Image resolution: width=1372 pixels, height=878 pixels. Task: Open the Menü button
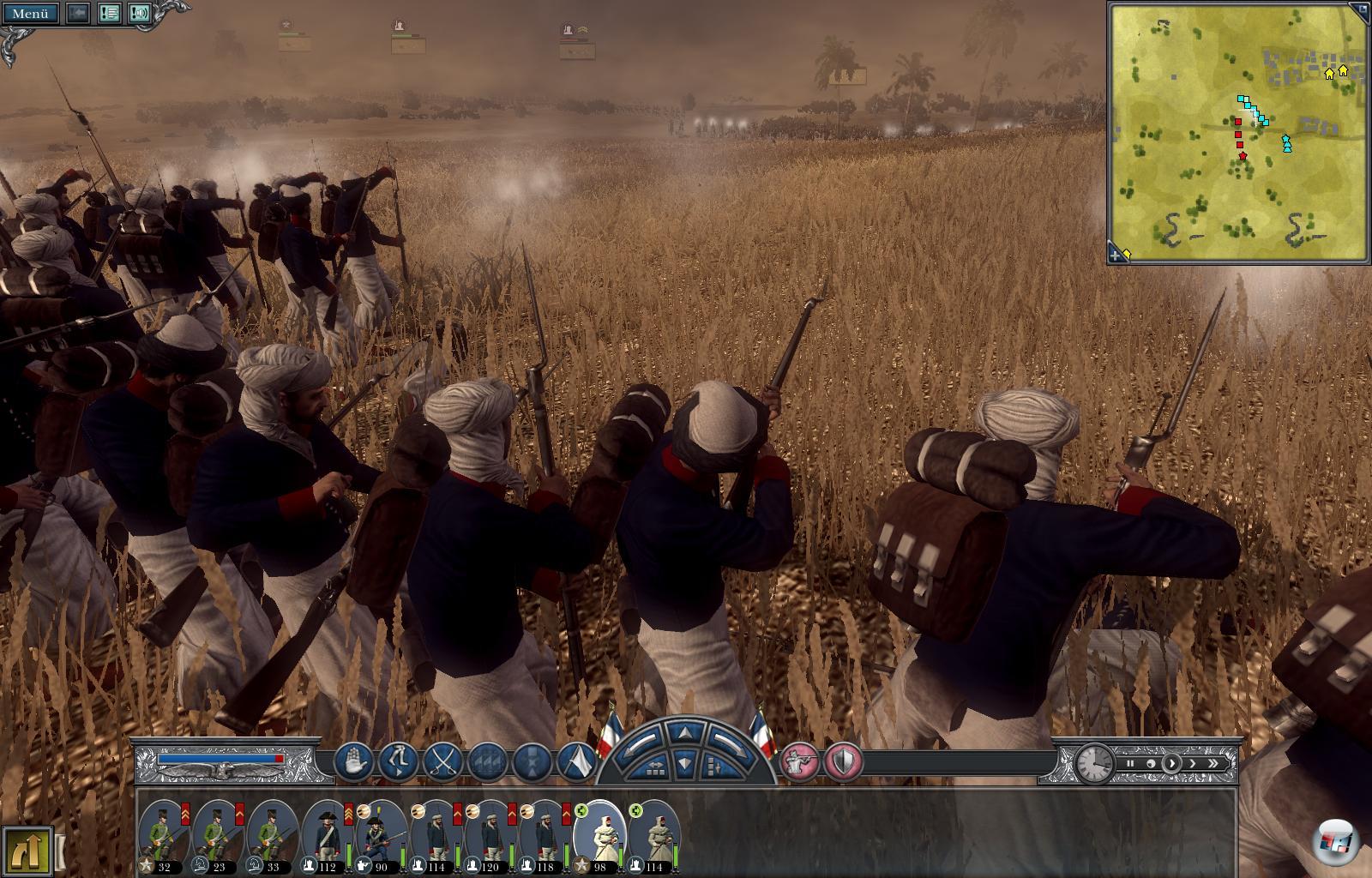tap(30, 13)
